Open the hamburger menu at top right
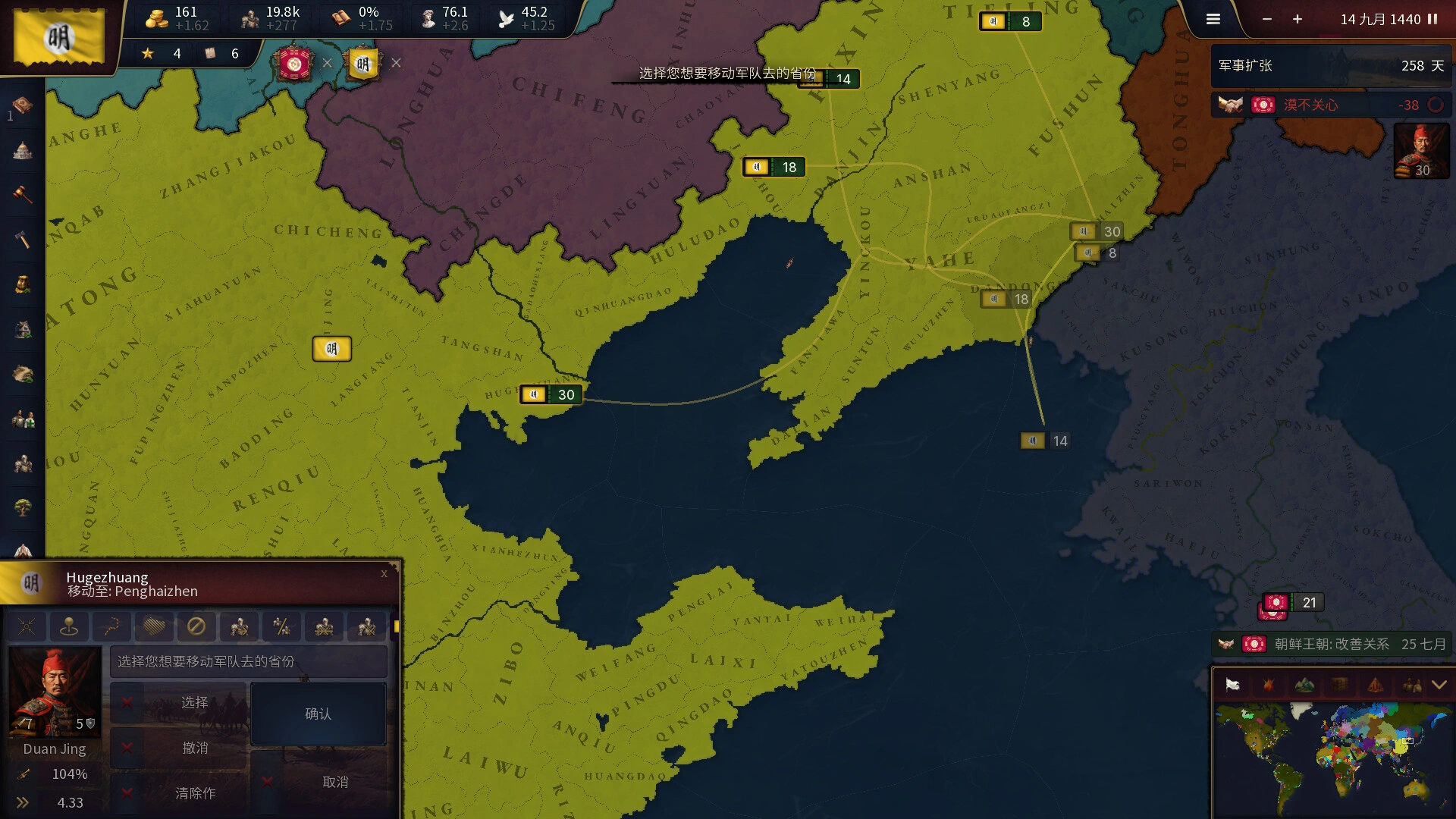Image resolution: width=1456 pixels, height=819 pixels. (1213, 19)
